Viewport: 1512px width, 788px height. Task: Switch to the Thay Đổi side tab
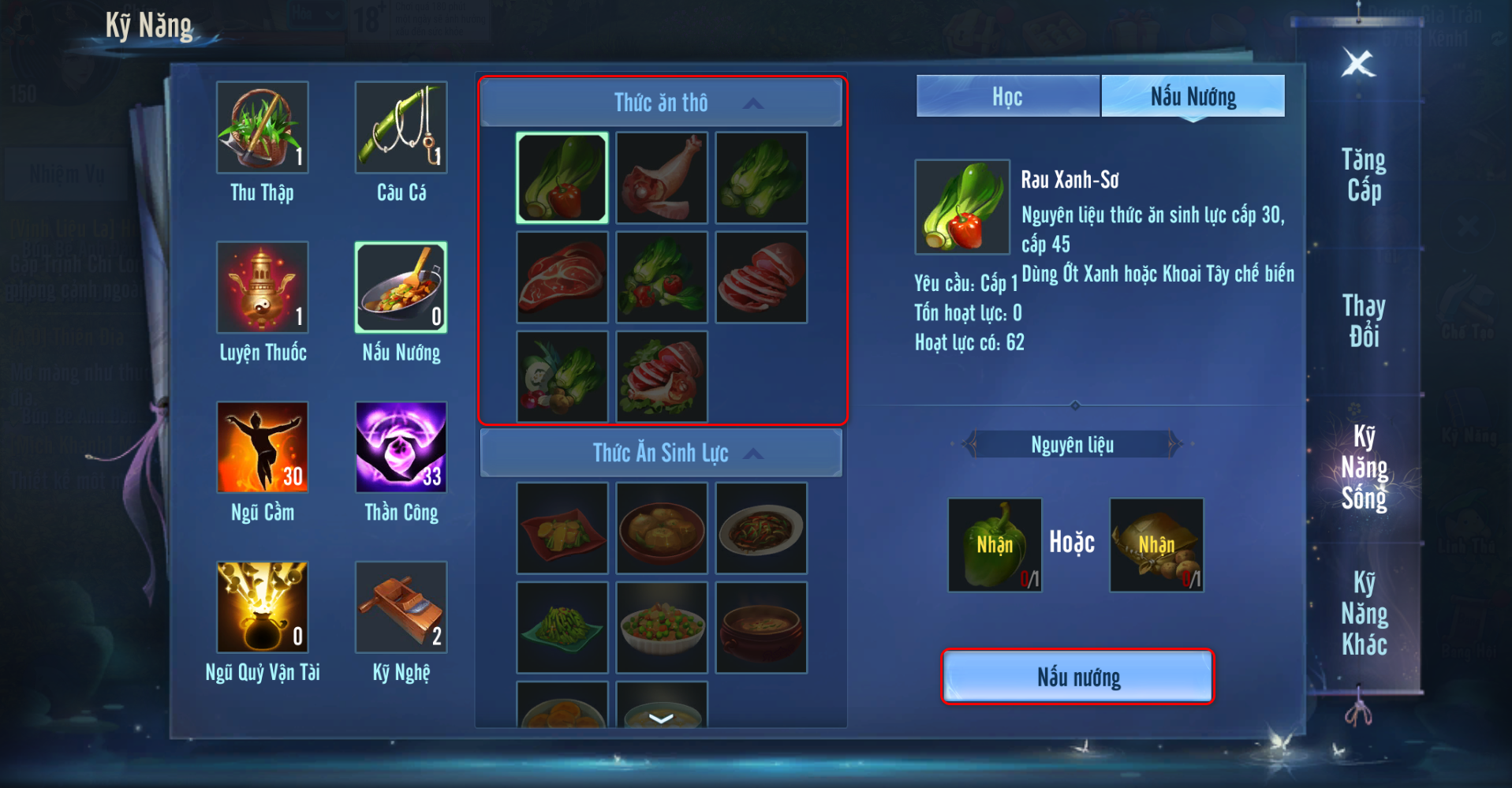(1364, 321)
